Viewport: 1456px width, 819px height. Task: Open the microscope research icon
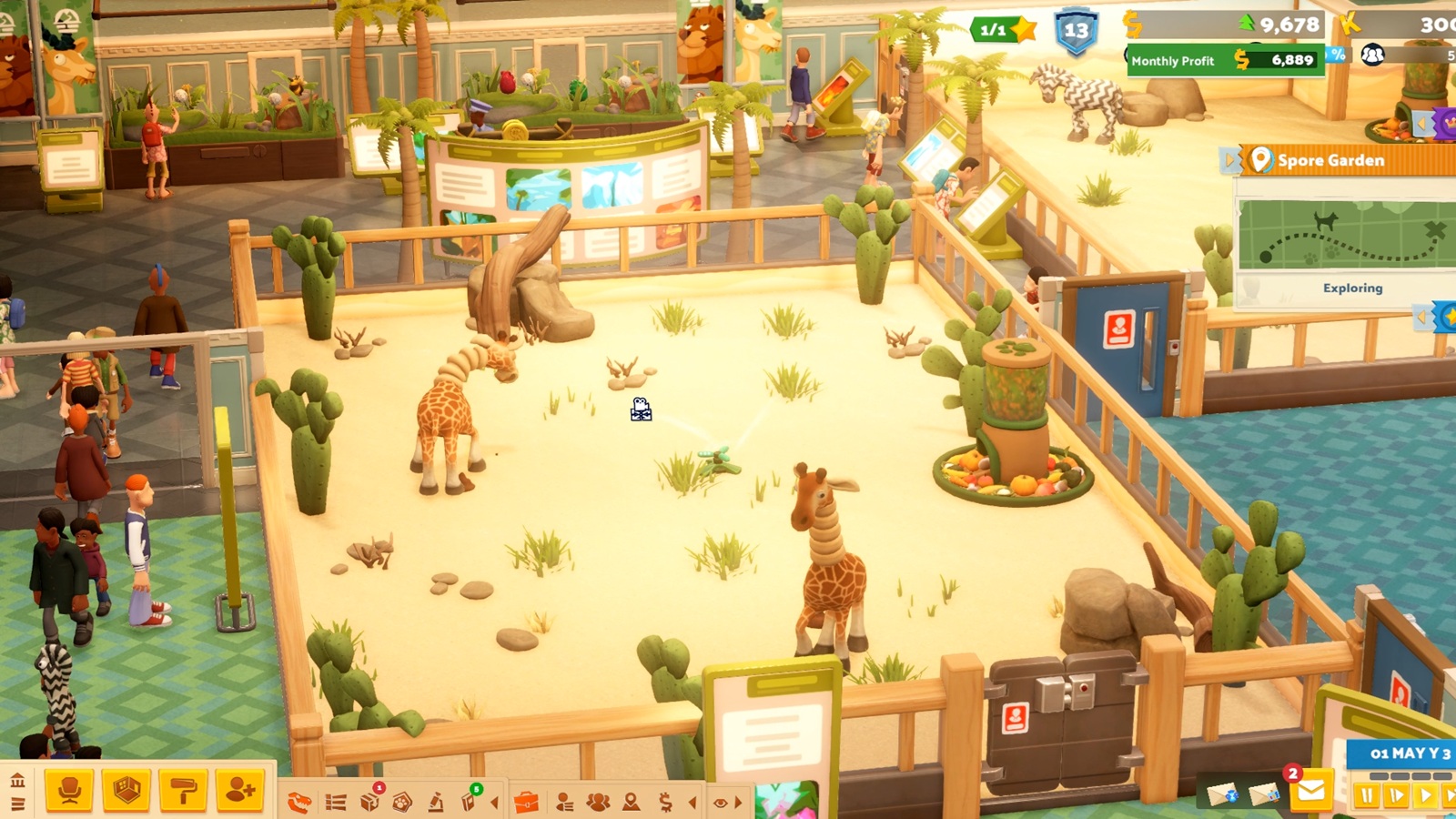[x=437, y=802]
